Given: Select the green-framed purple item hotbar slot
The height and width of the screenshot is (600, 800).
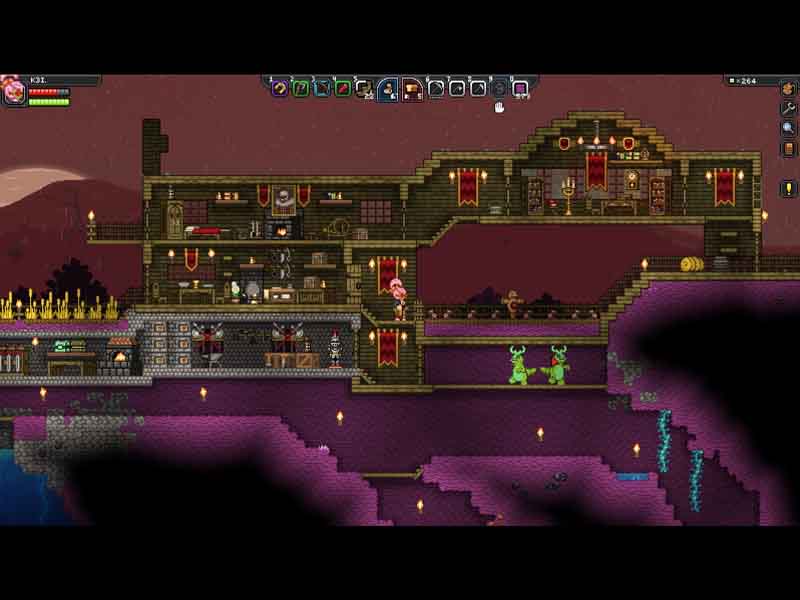Looking at the screenshot, I should 300,88.
